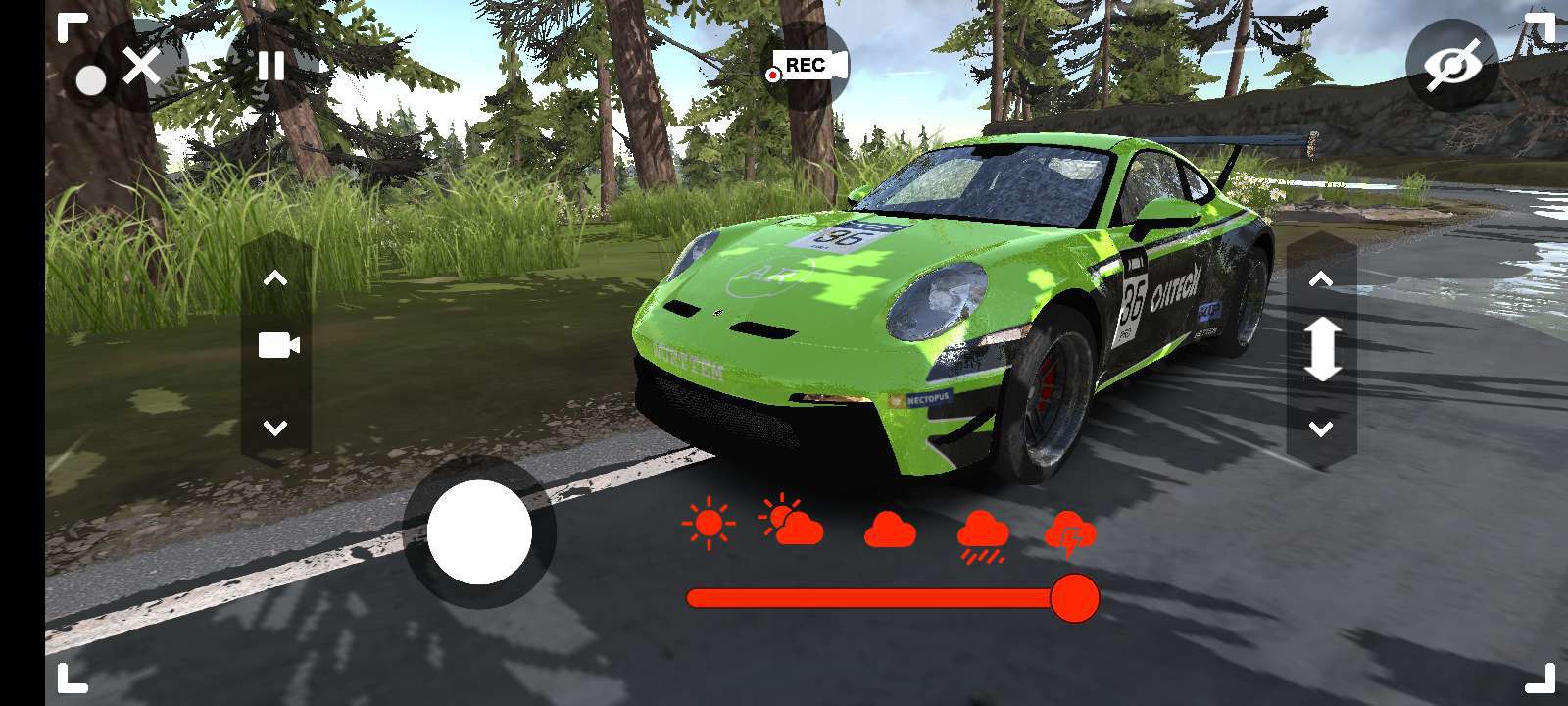This screenshot has height=706, width=1568.
Task: Pause the game with the pause icon
Action: pos(271,67)
